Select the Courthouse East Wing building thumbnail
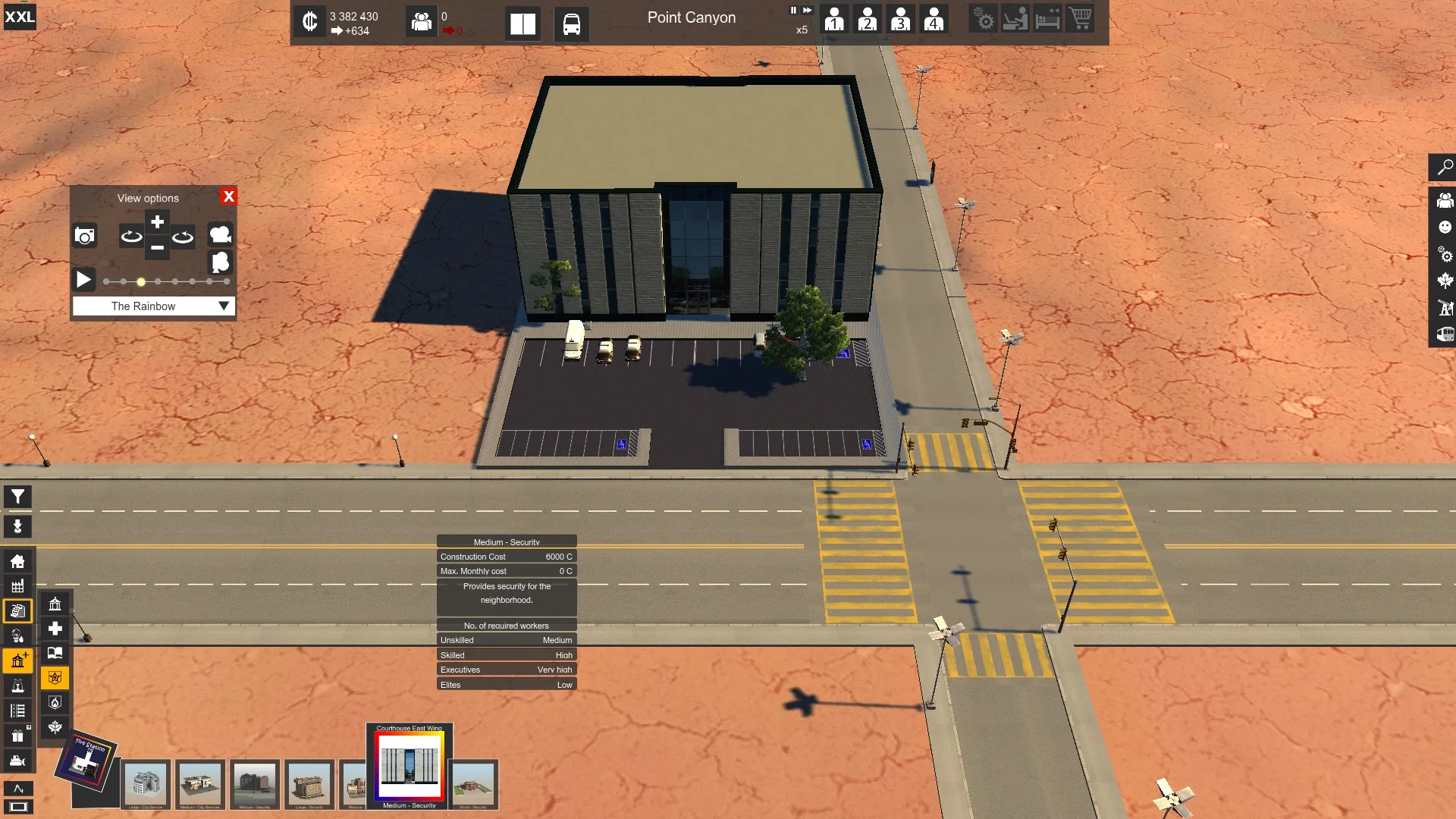Screen dimensions: 1456x819 click(x=409, y=766)
